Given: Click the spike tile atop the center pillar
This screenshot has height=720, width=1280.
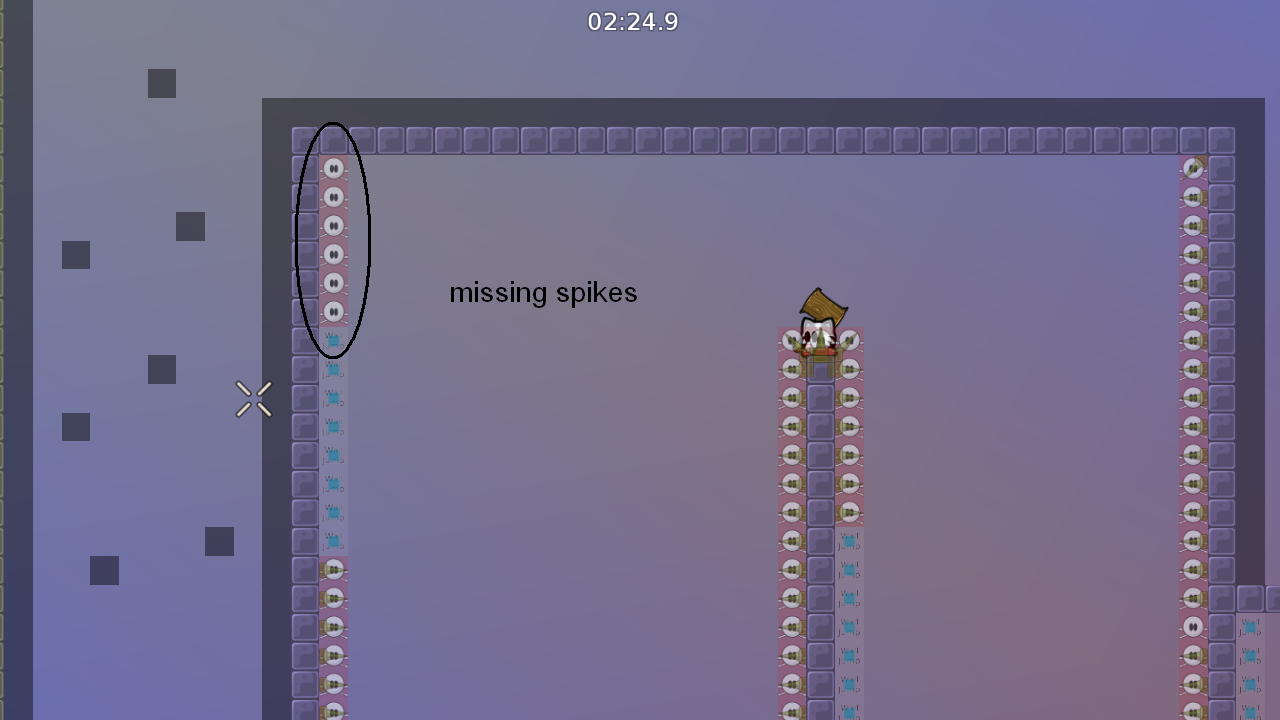Looking at the screenshot, I should tap(820, 340).
